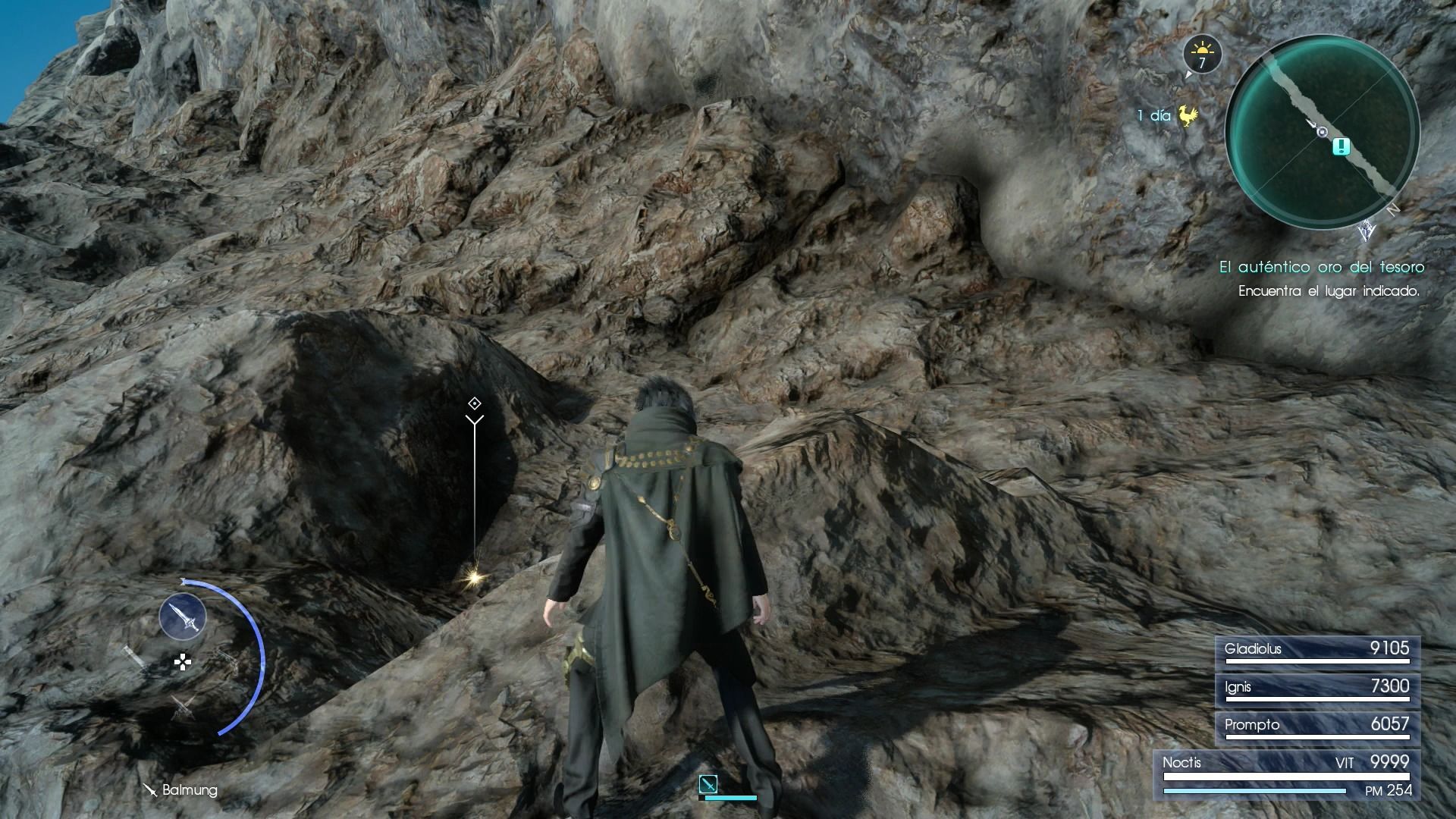
Task: Select the Balmung sword in weapon wheel
Action: [x=183, y=616]
